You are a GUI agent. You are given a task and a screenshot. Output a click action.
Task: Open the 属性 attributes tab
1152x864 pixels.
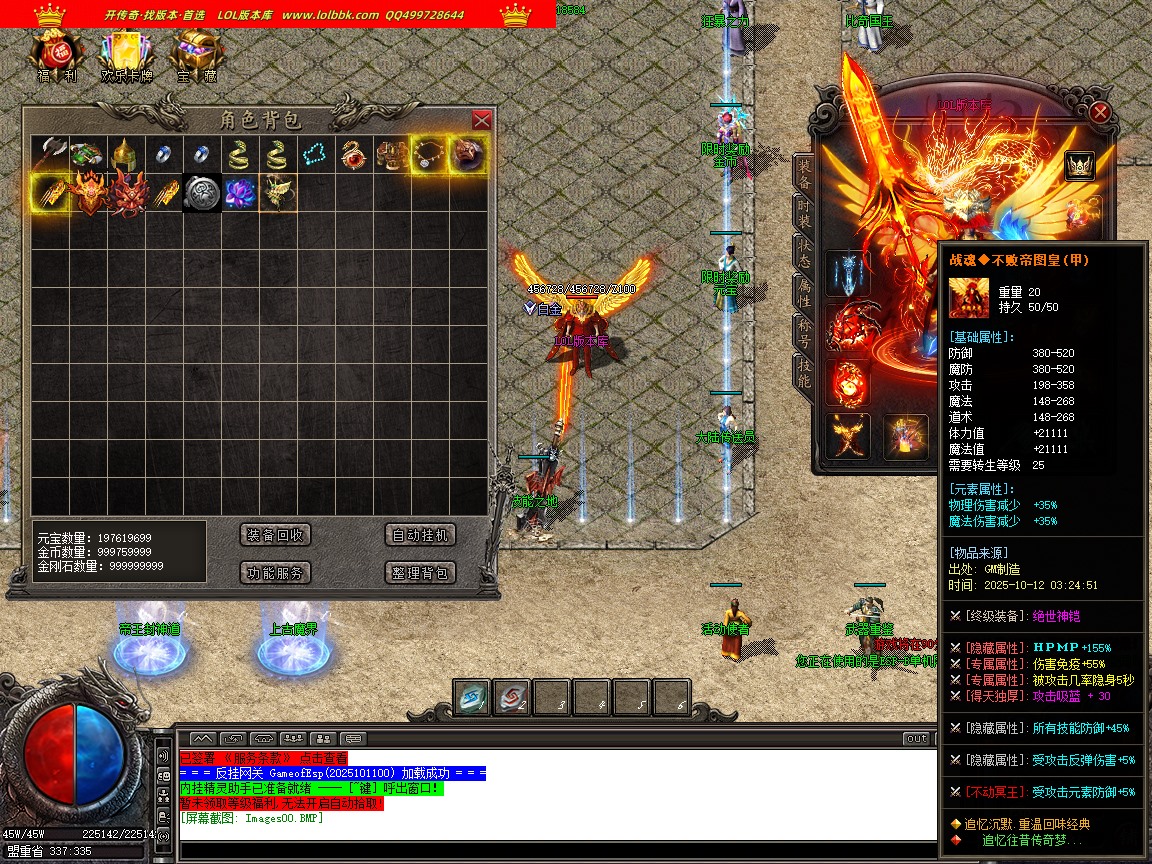pos(804,291)
